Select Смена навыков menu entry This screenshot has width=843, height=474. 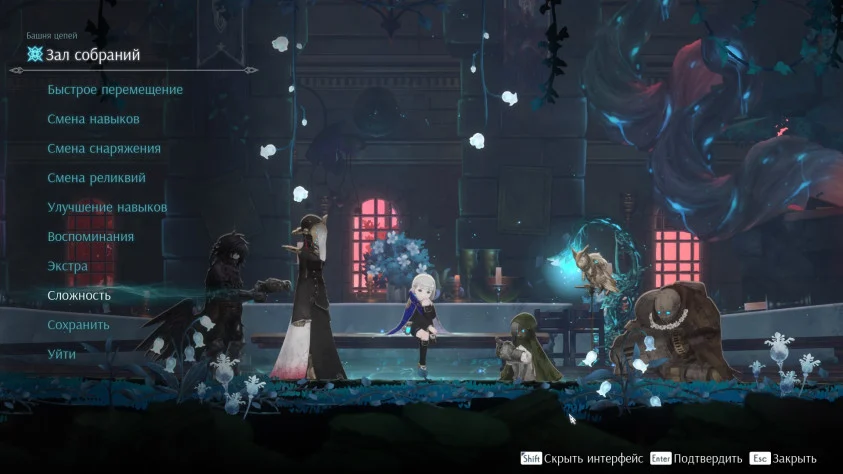(x=93, y=119)
